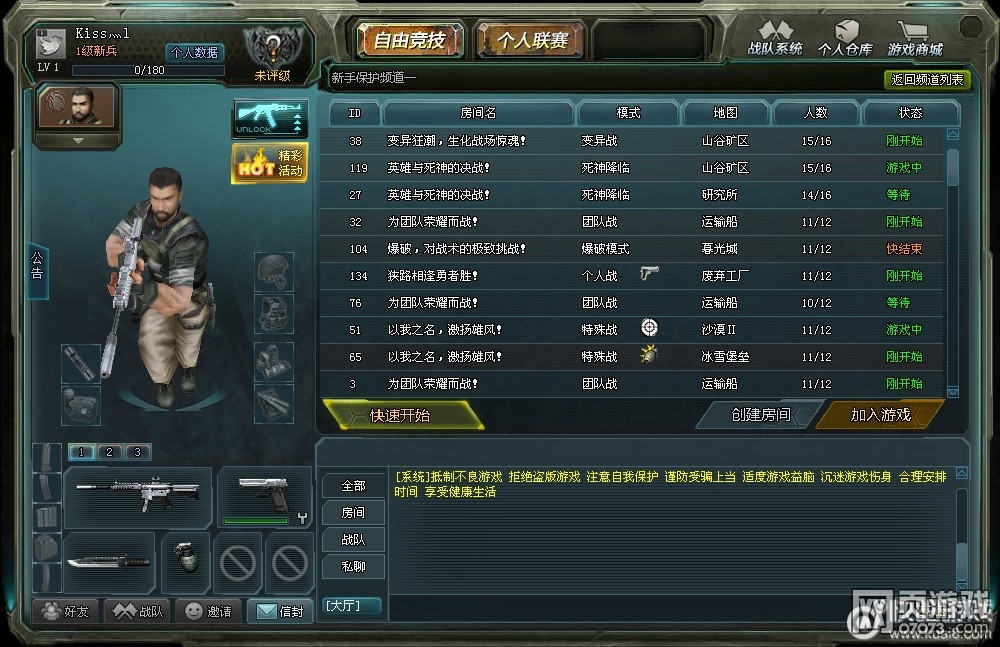The width and height of the screenshot is (1000, 647).
Task: Open the 游戏商城 shop
Action: tap(915, 39)
